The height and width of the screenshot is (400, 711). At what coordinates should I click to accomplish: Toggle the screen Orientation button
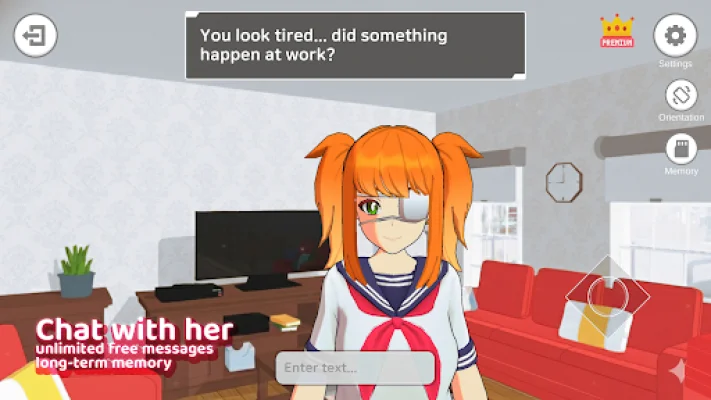(x=681, y=96)
